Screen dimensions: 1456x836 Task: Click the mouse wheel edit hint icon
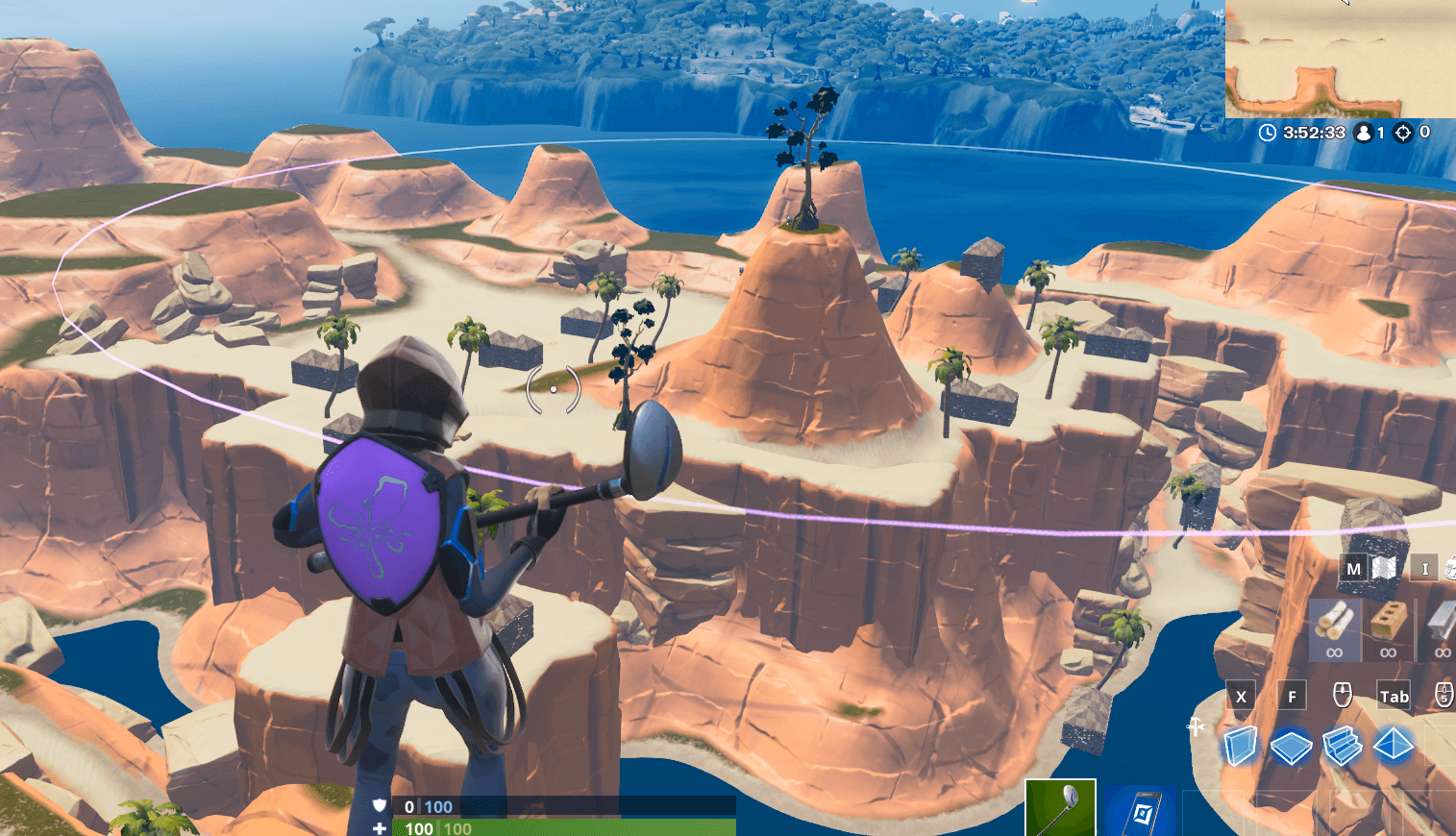(x=1342, y=695)
